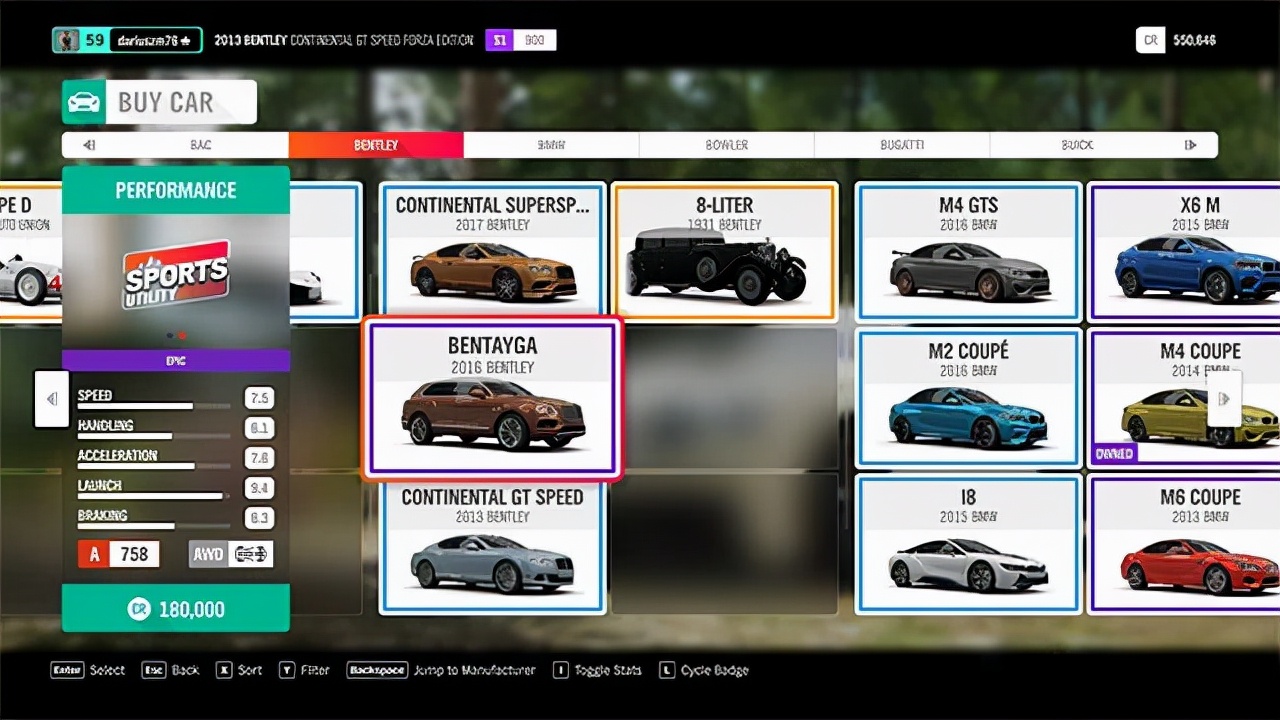Switch to the BAC manufacturer tab

click(x=201, y=145)
